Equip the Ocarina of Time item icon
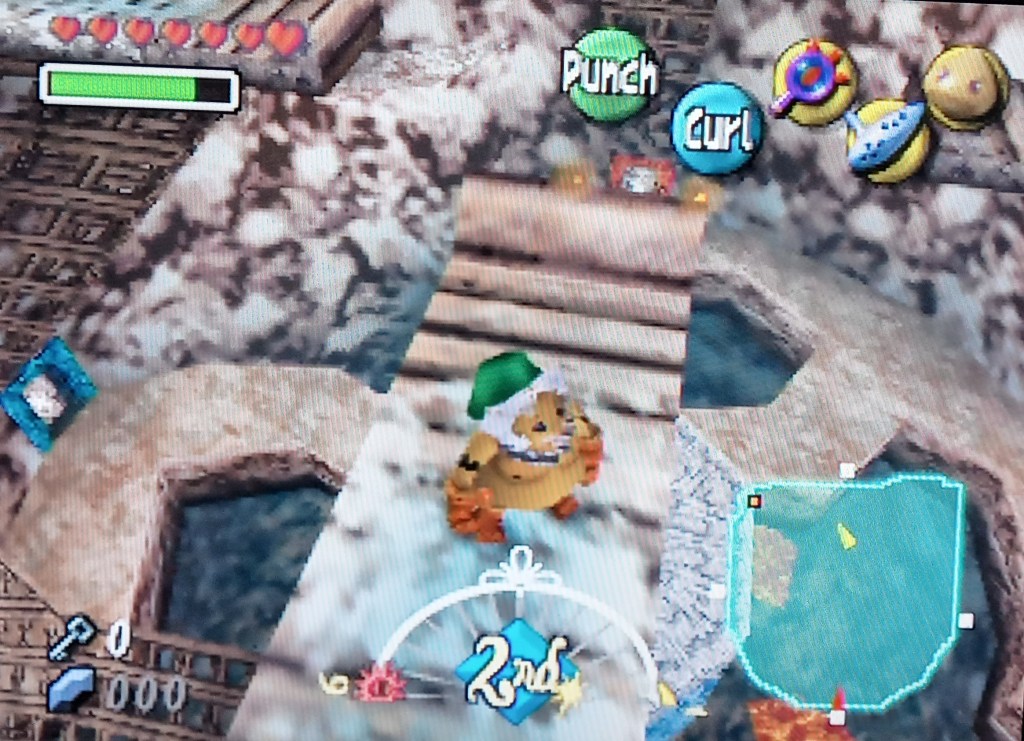 (x=888, y=140)
